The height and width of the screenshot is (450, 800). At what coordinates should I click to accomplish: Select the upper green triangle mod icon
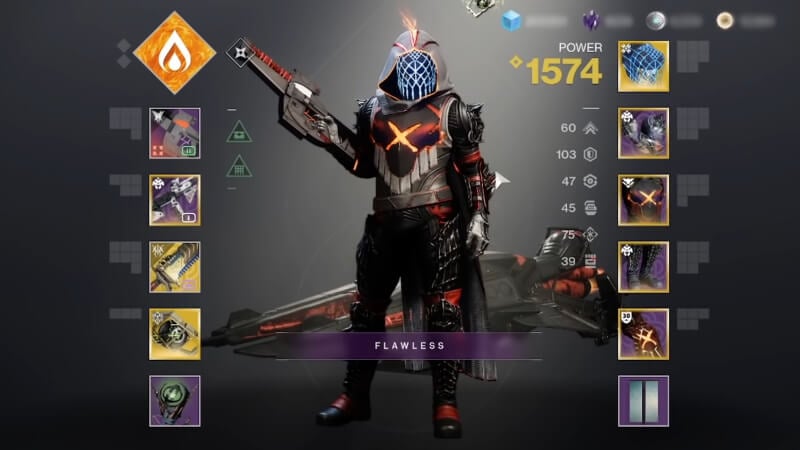click(x=238, y=130)
